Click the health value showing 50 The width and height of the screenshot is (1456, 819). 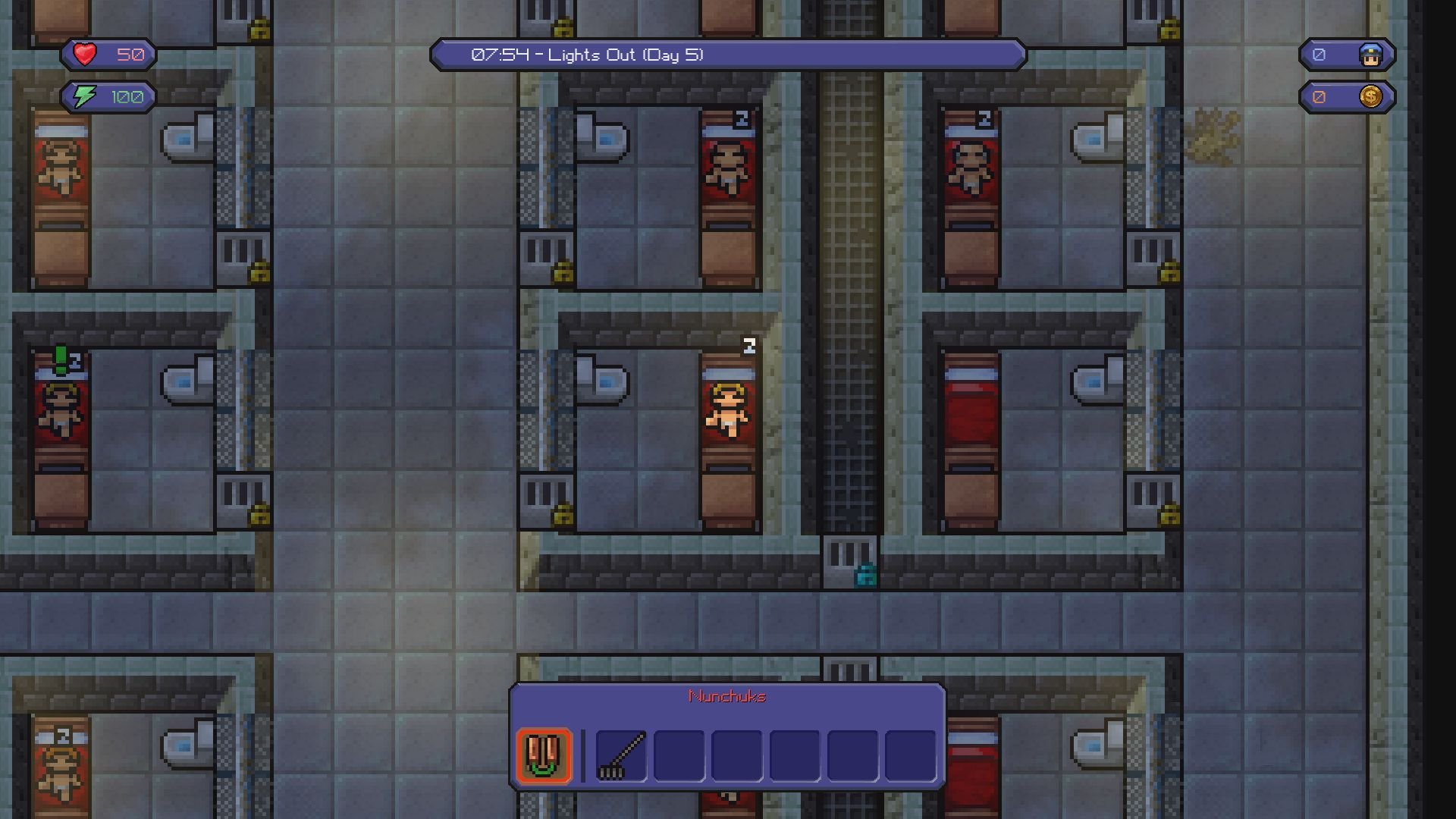[129, 54]
